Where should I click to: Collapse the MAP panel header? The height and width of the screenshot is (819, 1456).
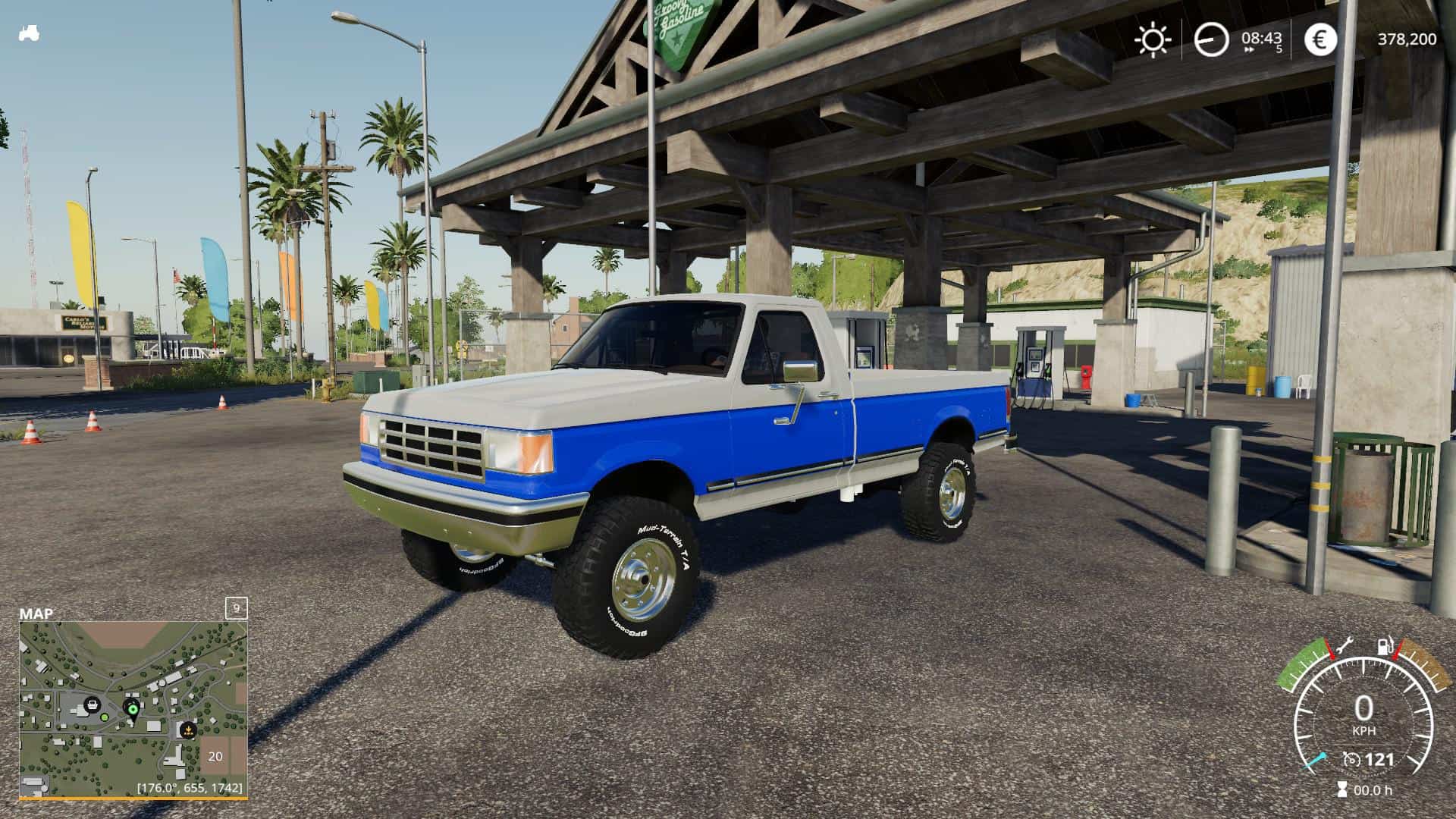[36, 612]
